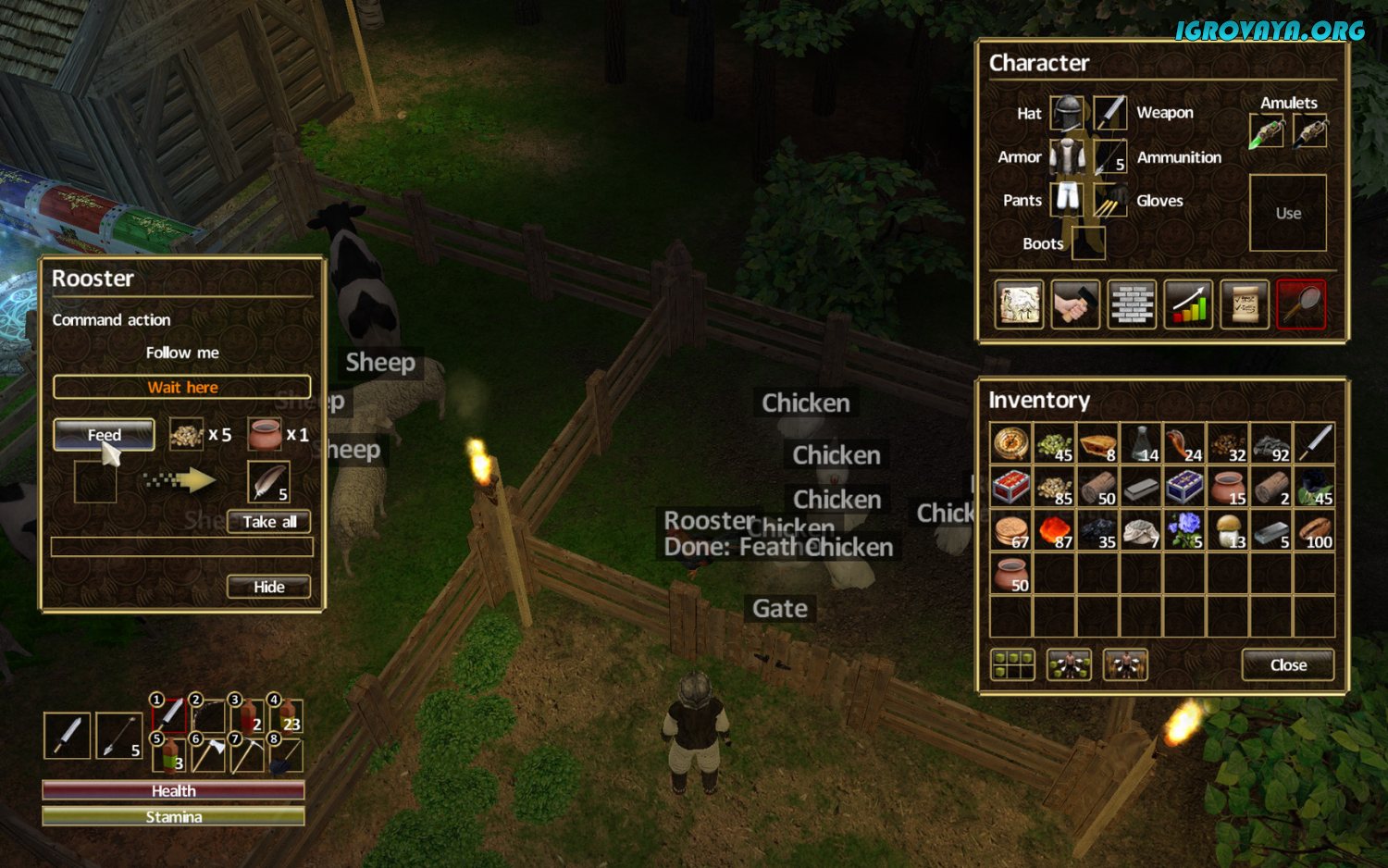Select the mushroom stack in inventory
The height and width of the screenshot is (868, 1388).
[1228, 530]
